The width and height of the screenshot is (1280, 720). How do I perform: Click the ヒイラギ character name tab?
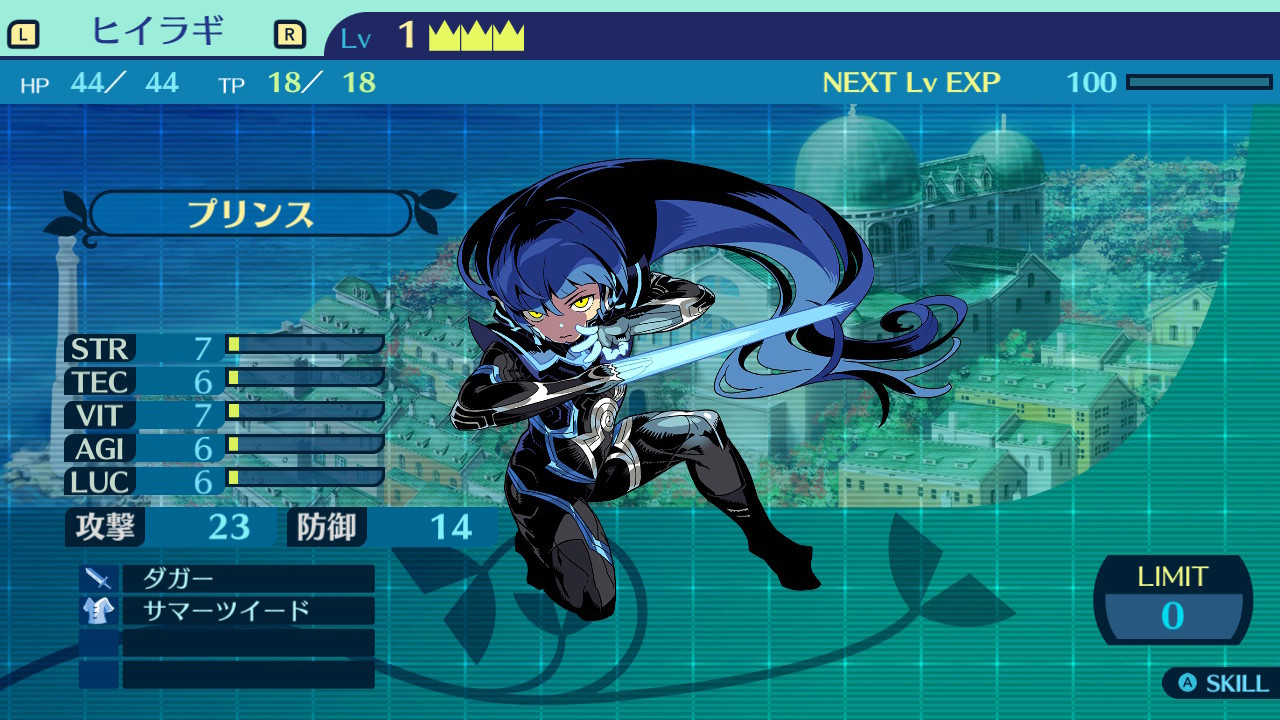pyautogui.click(x=157, y=34)
